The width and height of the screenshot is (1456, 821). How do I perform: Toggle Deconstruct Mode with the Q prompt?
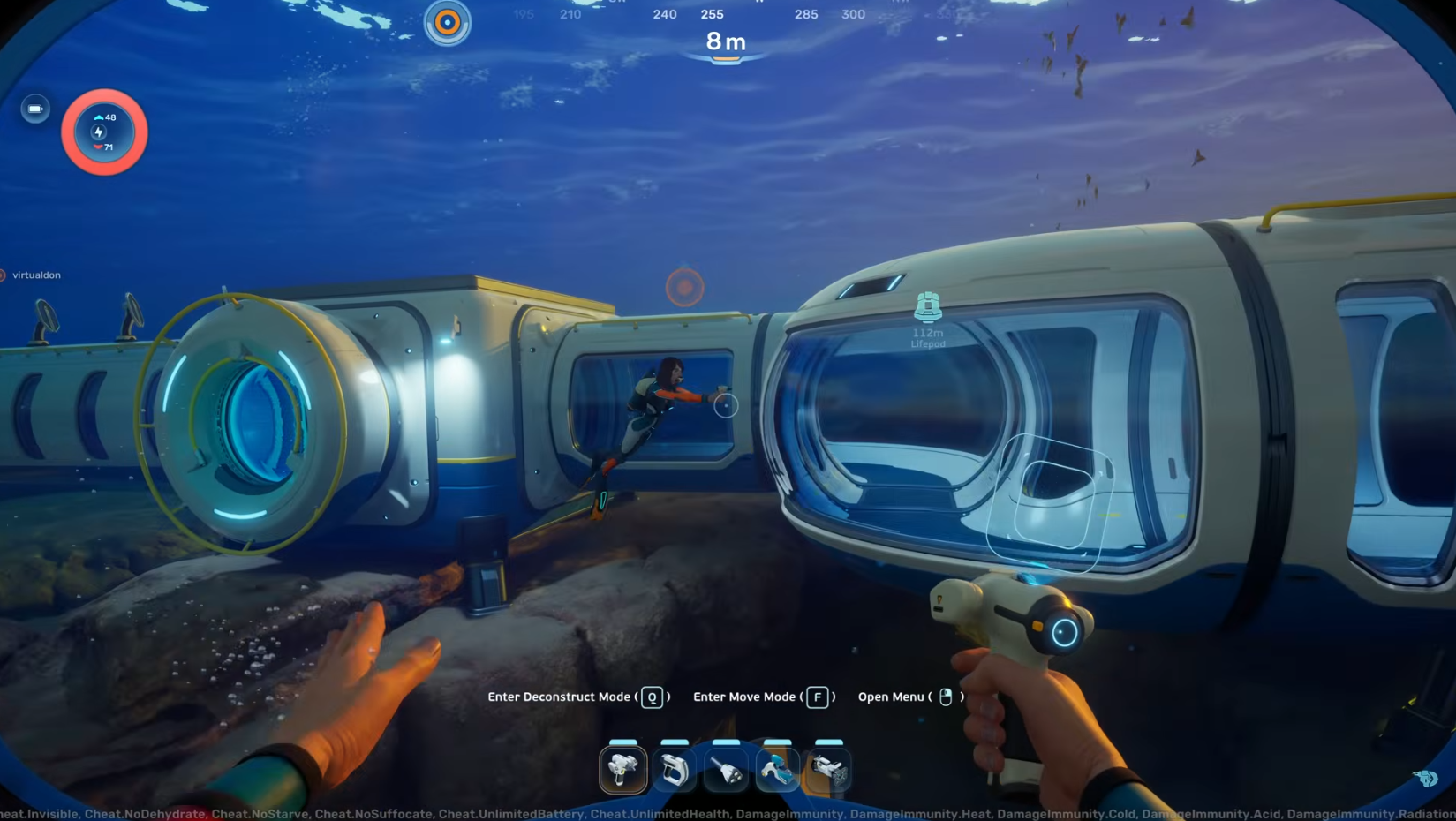(x=651, y=697)
